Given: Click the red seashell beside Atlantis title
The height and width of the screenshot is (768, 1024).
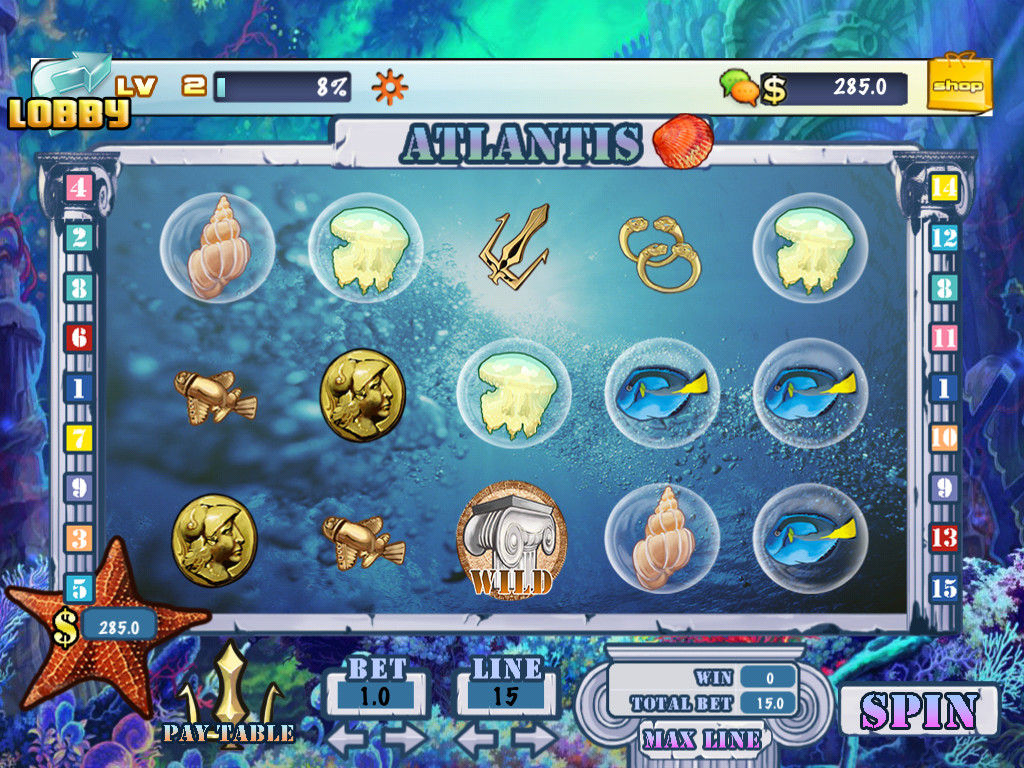Looking at the screenshot, I should (683, 141).
